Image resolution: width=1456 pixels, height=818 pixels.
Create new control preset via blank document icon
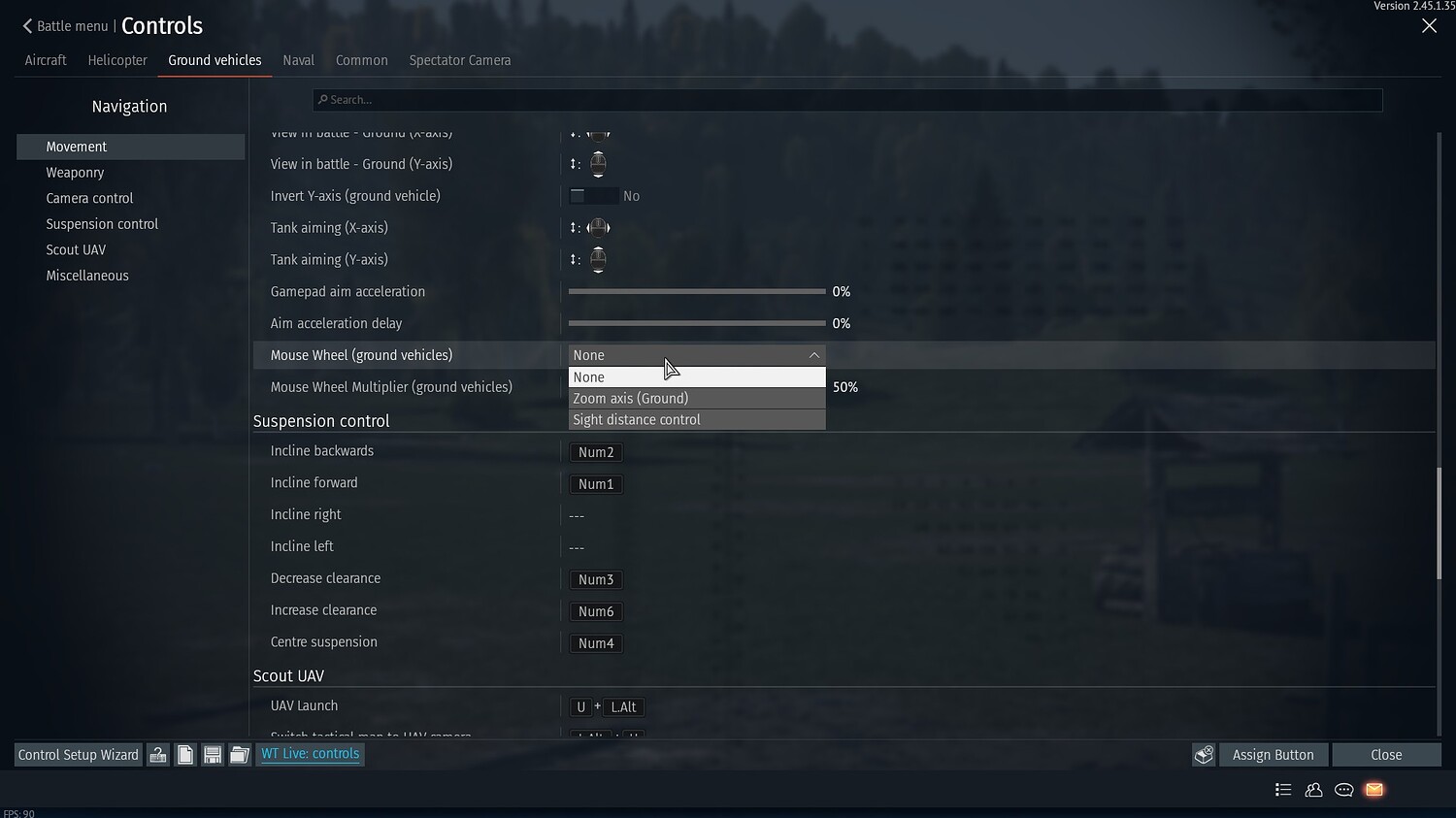point(184,754)
